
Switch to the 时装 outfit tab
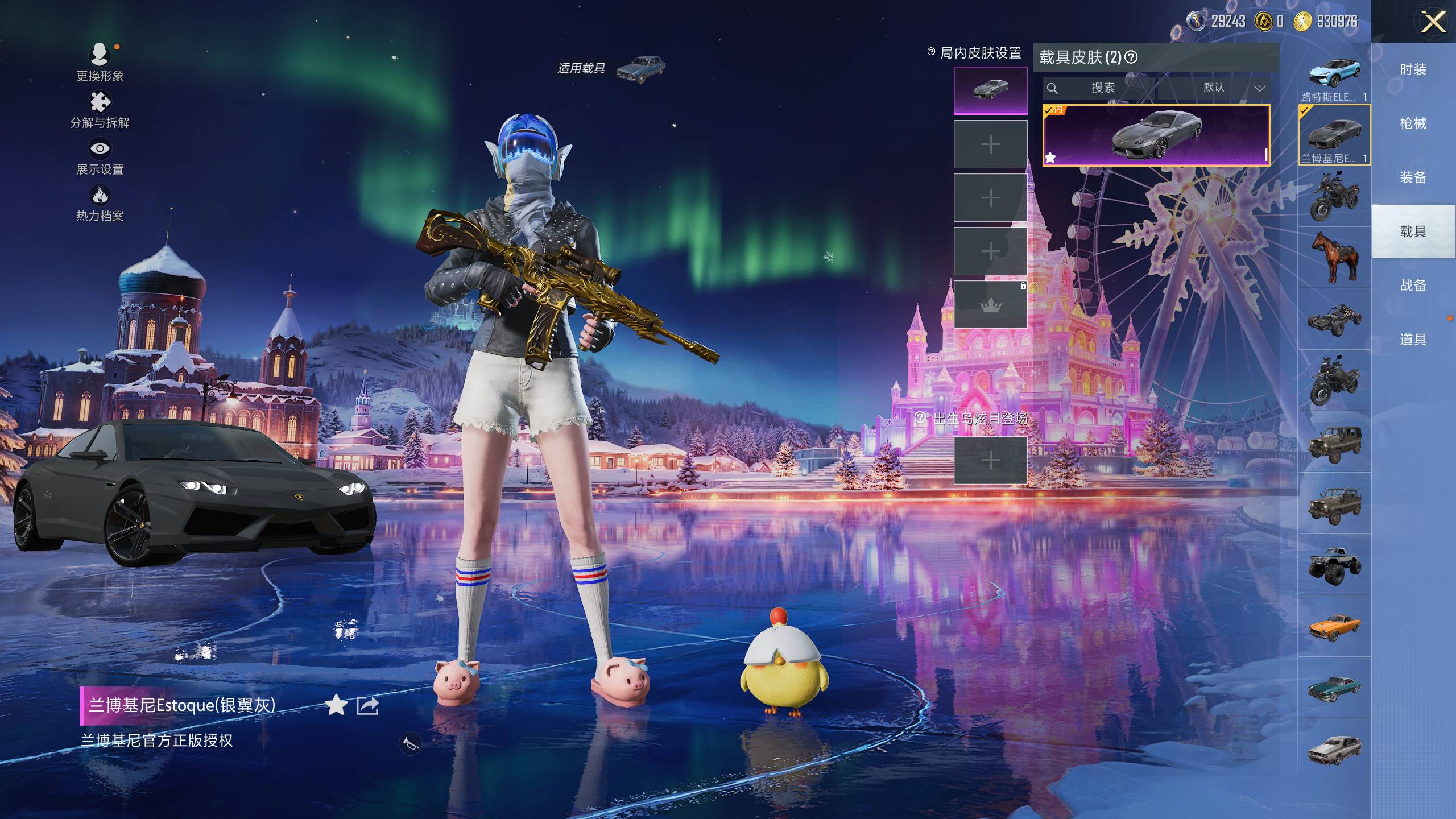1413,69
